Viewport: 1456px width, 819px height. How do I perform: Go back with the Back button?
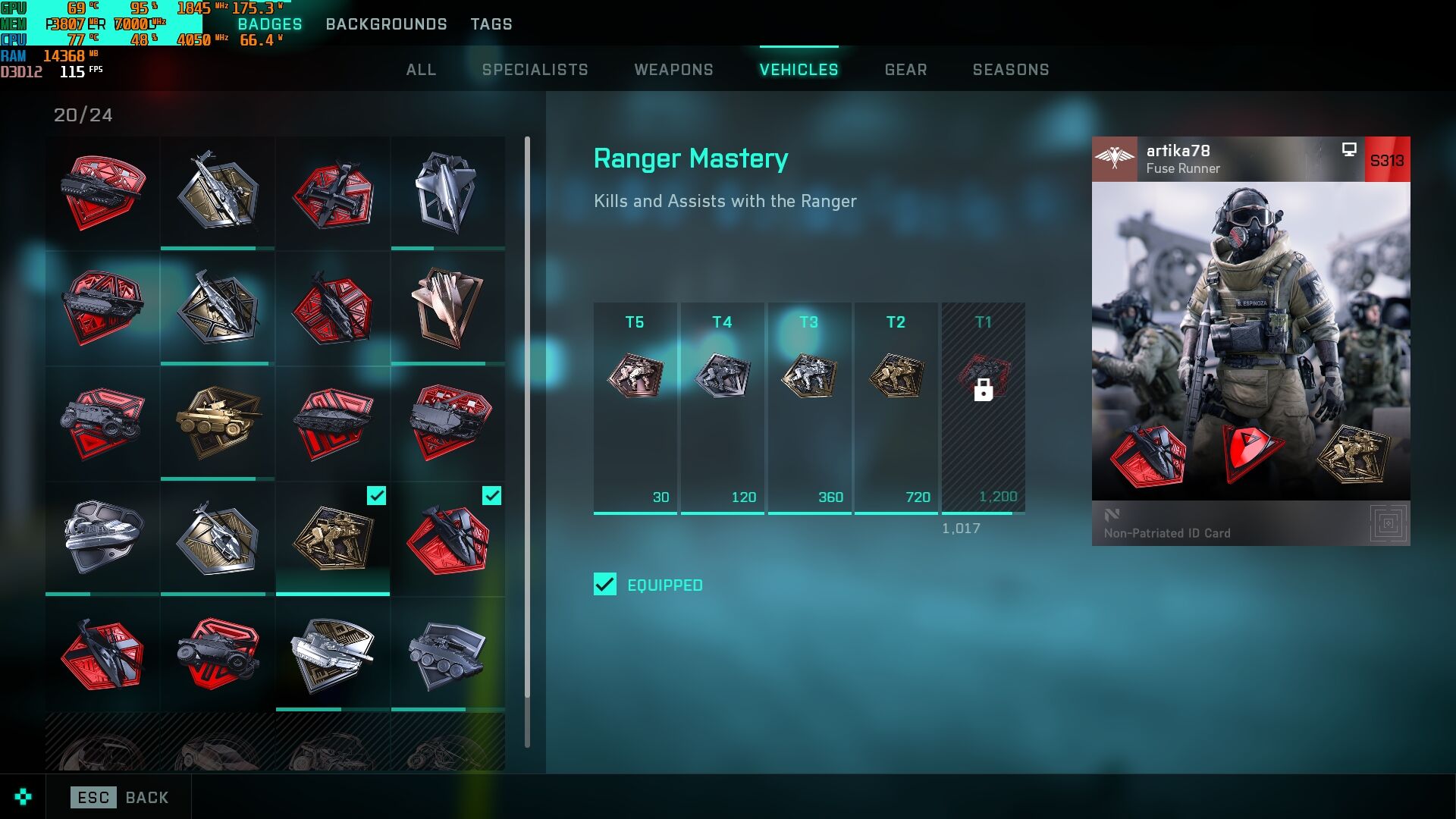120,797
